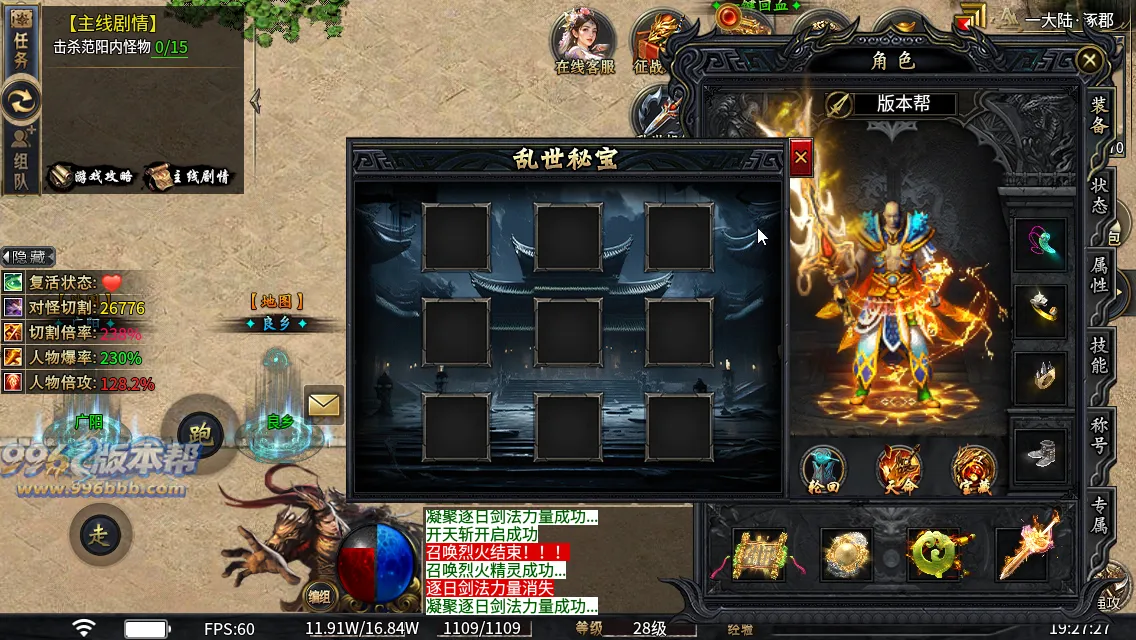Open the 游戏攻略 game guide
1136x640 pixels.
click(92, 176)
